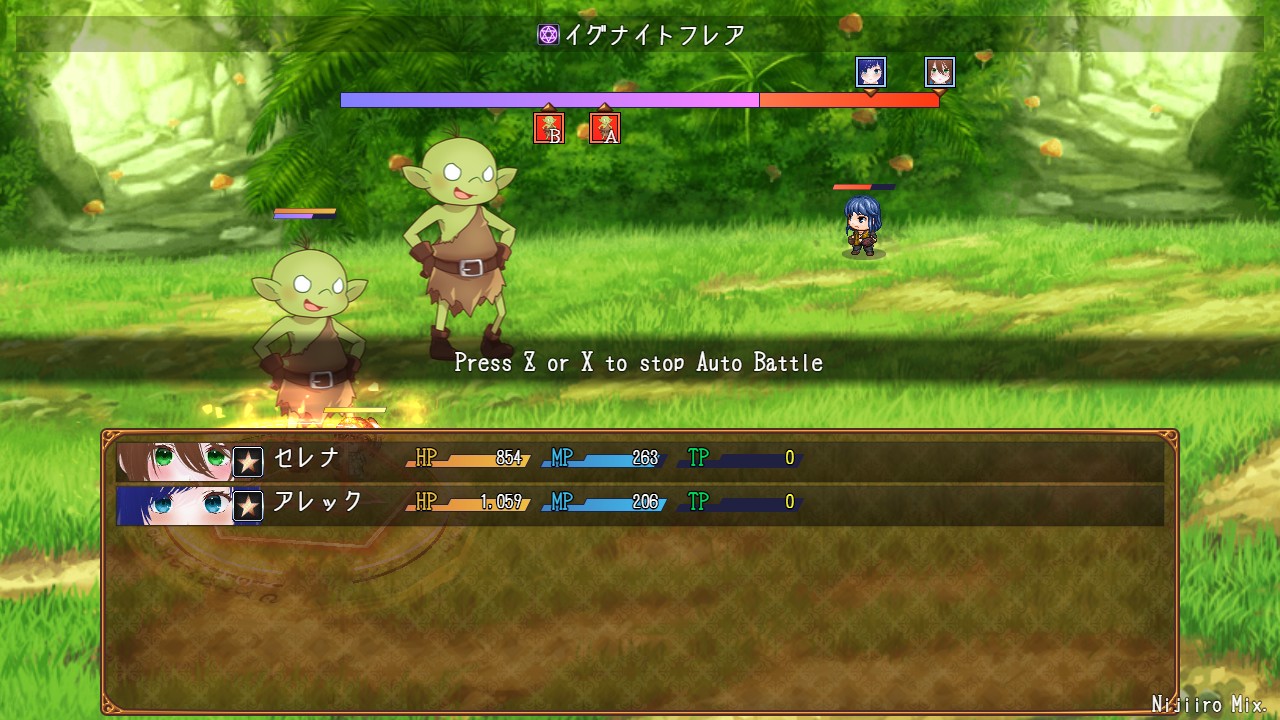Click the star state icon beside セレナ
This screenshot has height=720, width=1280.
coord(248,462)
